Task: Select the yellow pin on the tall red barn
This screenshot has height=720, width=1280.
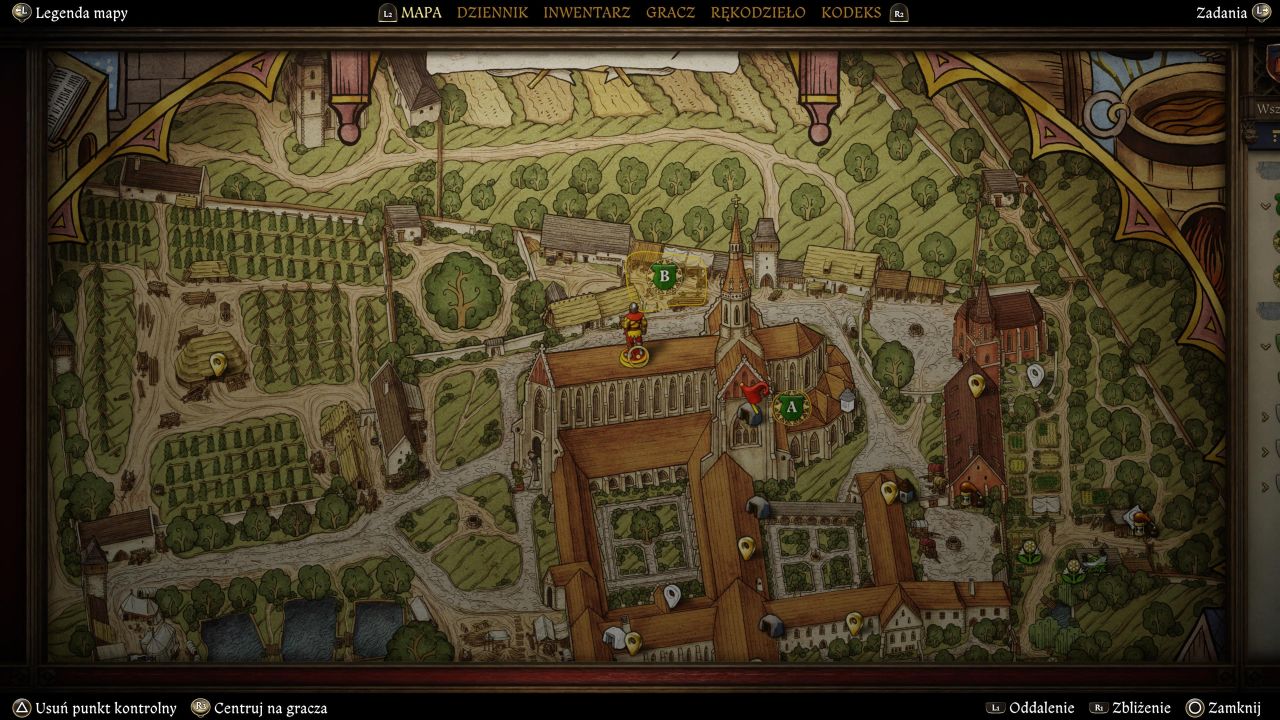Action: click(977, 382)
